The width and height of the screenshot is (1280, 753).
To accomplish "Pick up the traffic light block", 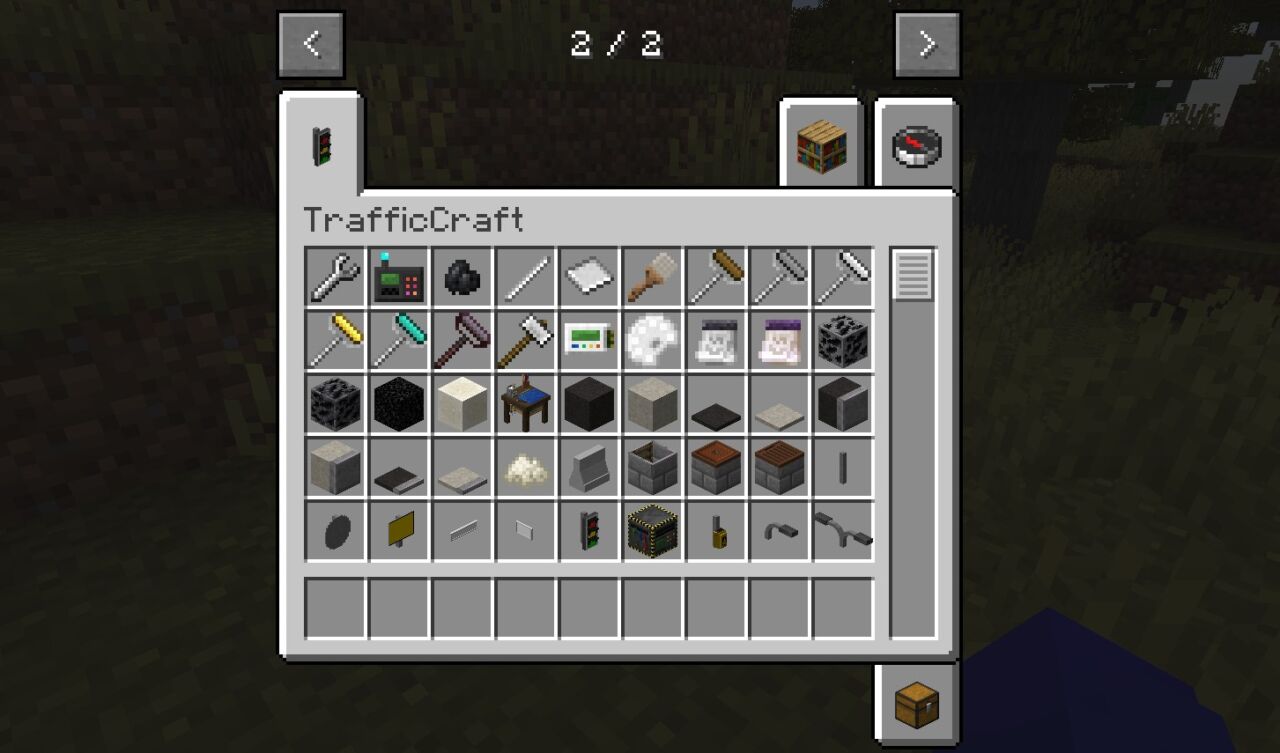I will pyautogui.click(x=590, y=532).
